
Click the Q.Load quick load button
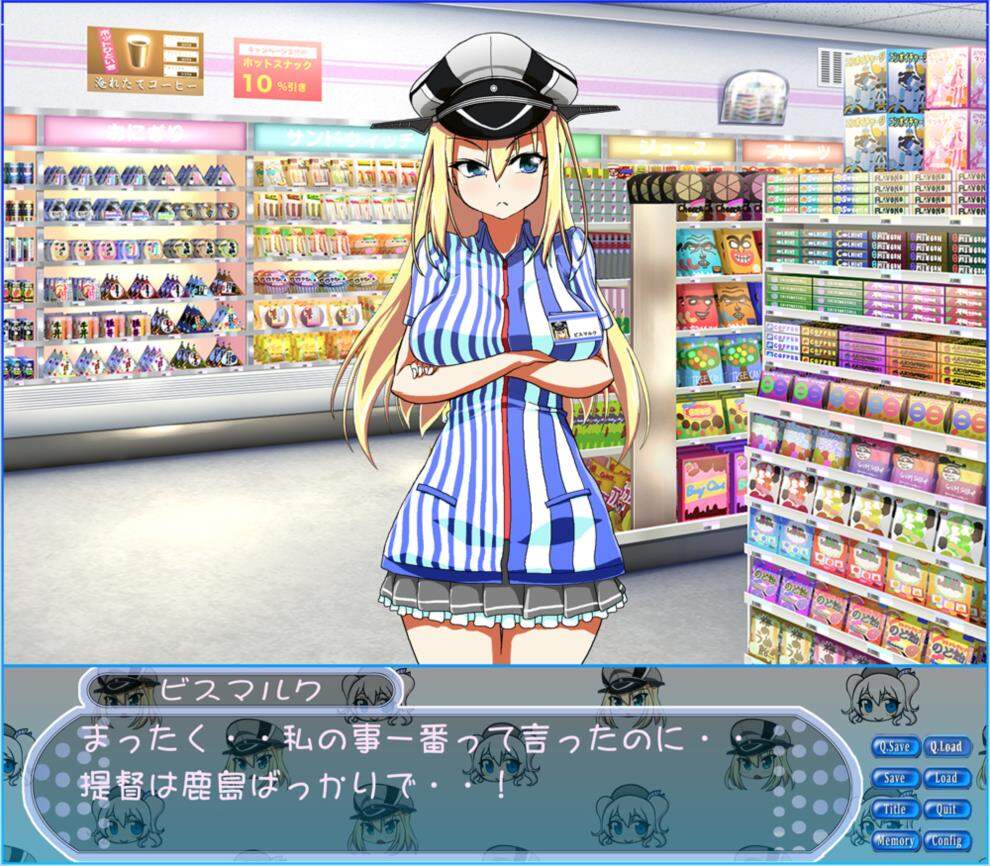point(945,747)
